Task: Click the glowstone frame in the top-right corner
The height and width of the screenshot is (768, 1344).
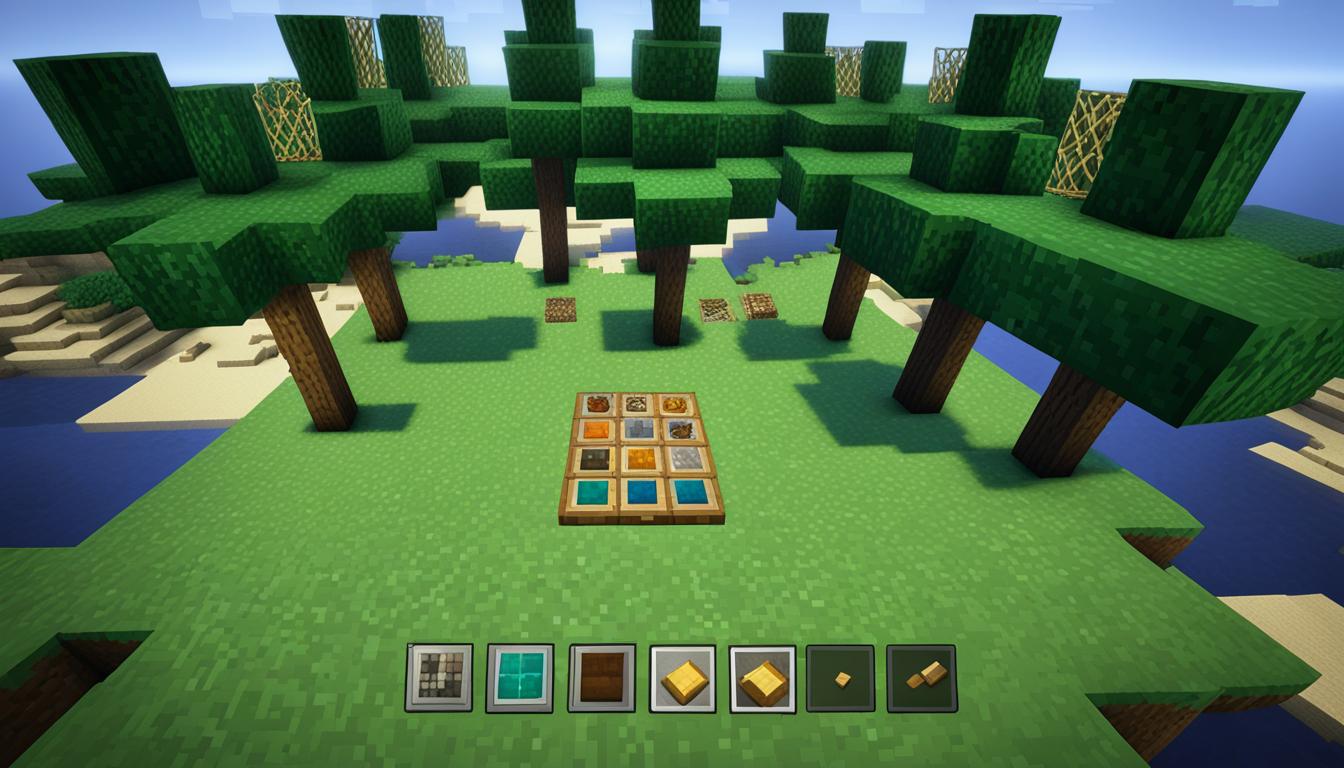Action: 677,406
